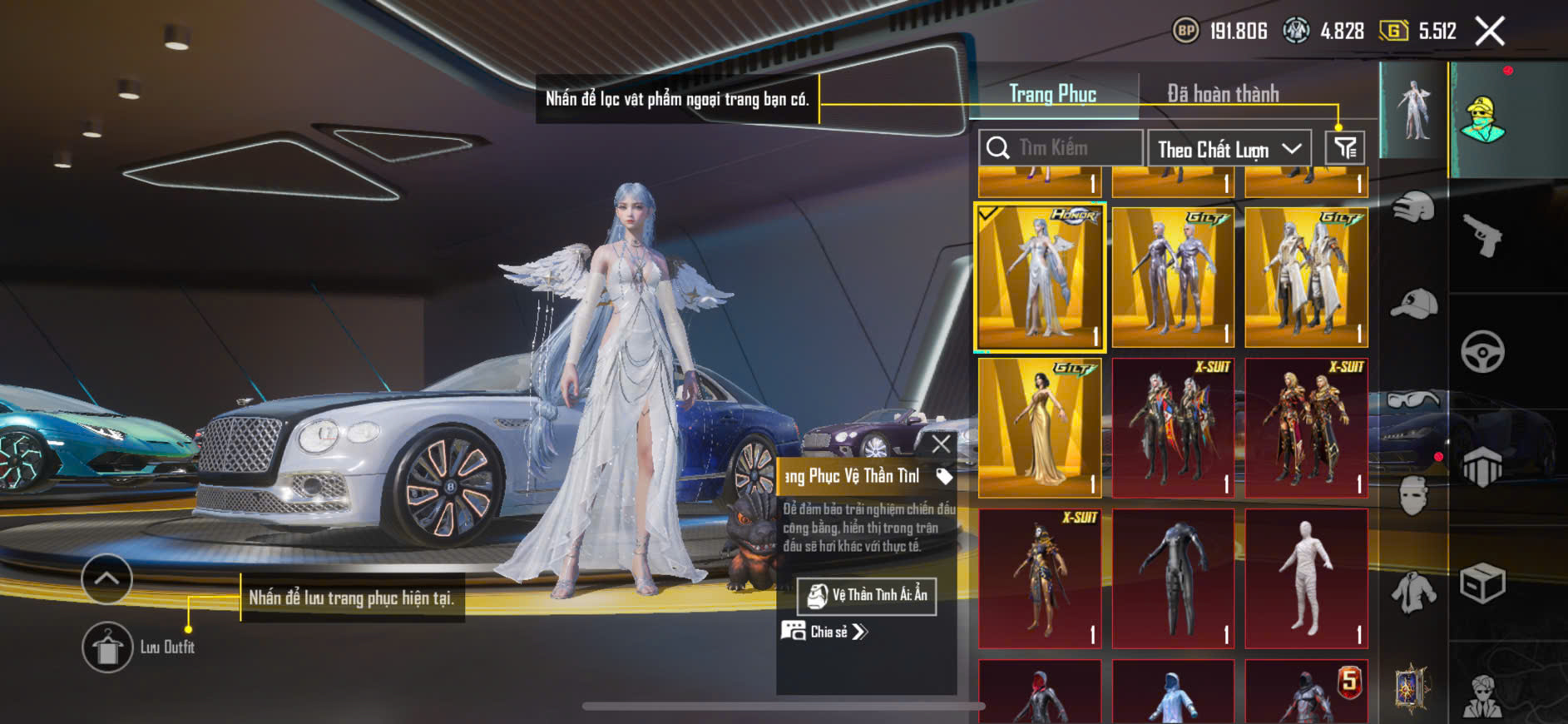
Task: Choose the golden gown Gilt outfit
Action: coord(1040,428)
